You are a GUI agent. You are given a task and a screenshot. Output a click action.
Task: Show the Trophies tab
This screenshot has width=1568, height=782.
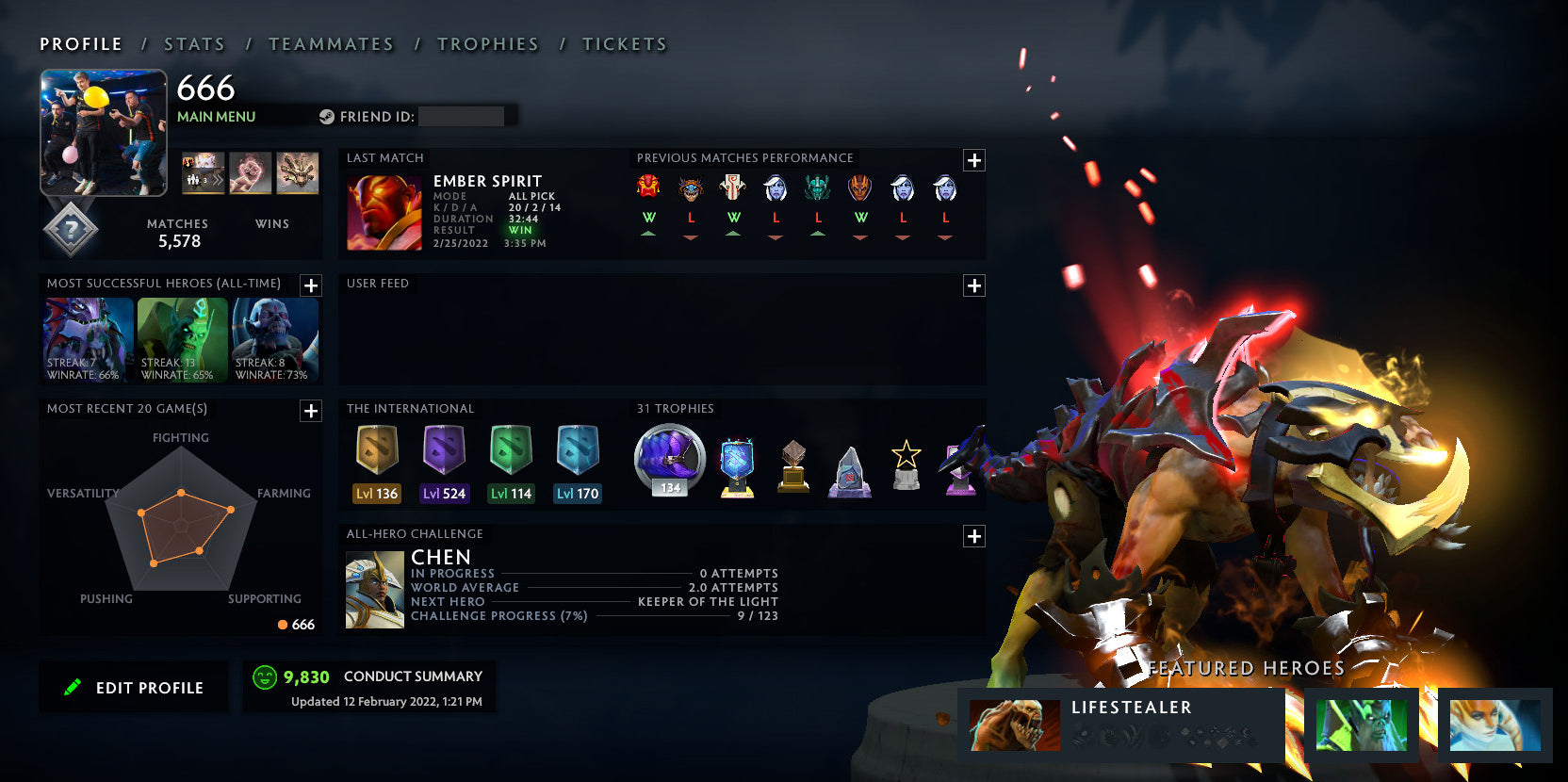tap(487, 44)
